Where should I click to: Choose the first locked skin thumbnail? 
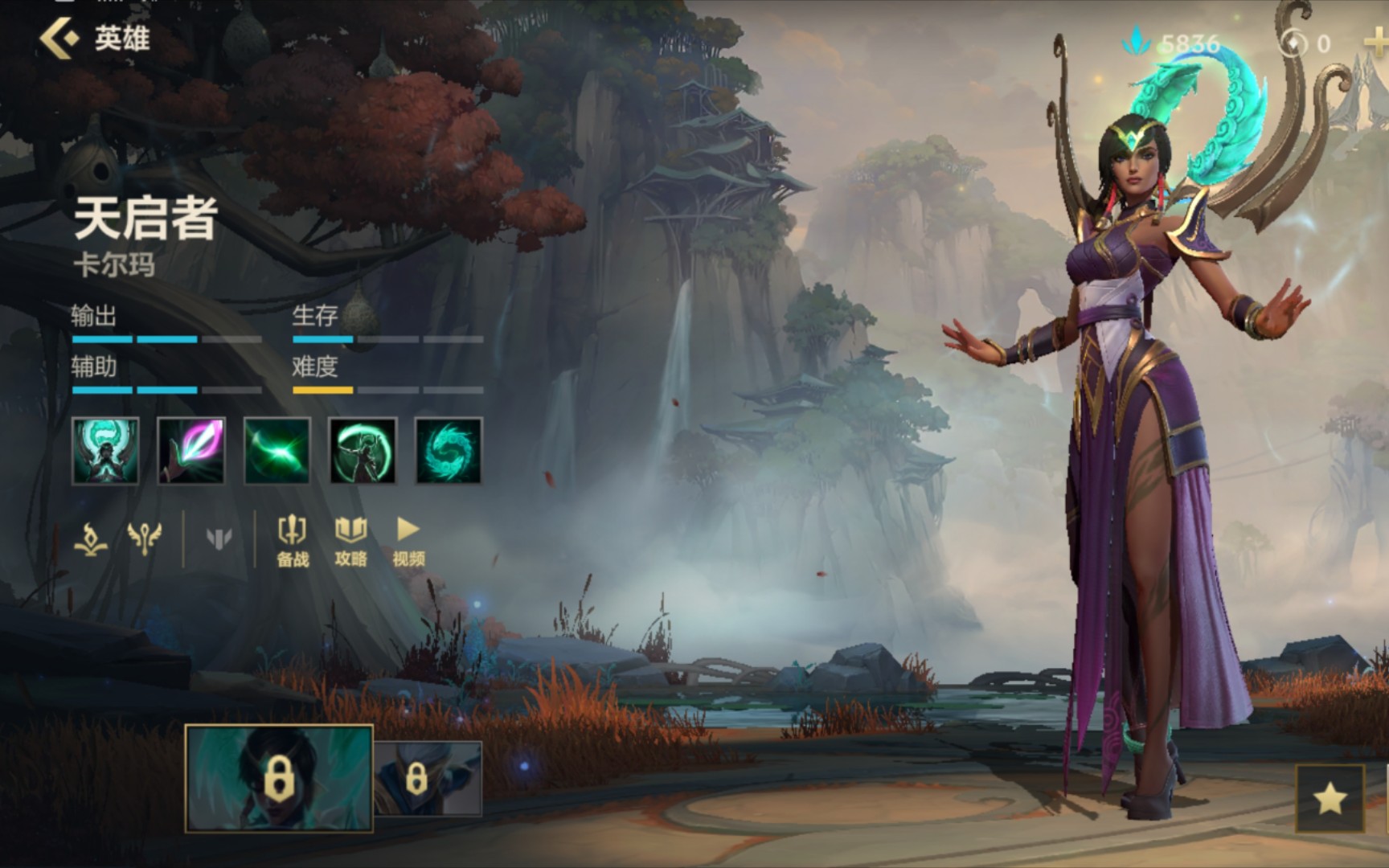pos(279,777)
